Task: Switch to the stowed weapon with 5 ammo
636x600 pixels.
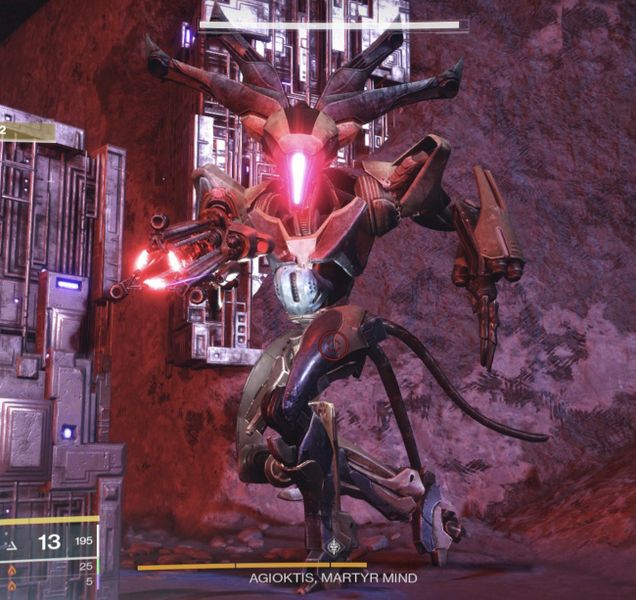Action: (x=11, y=581)
